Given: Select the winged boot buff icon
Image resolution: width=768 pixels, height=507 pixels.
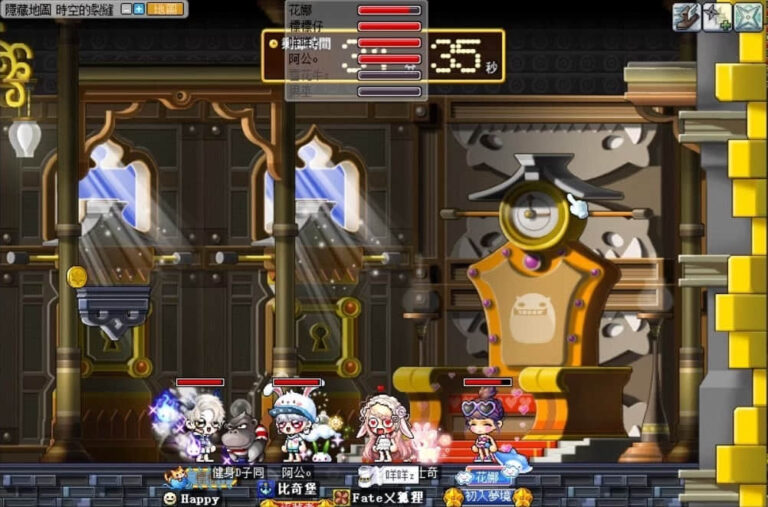Looking at the screenshot, I should pos(686,17).
